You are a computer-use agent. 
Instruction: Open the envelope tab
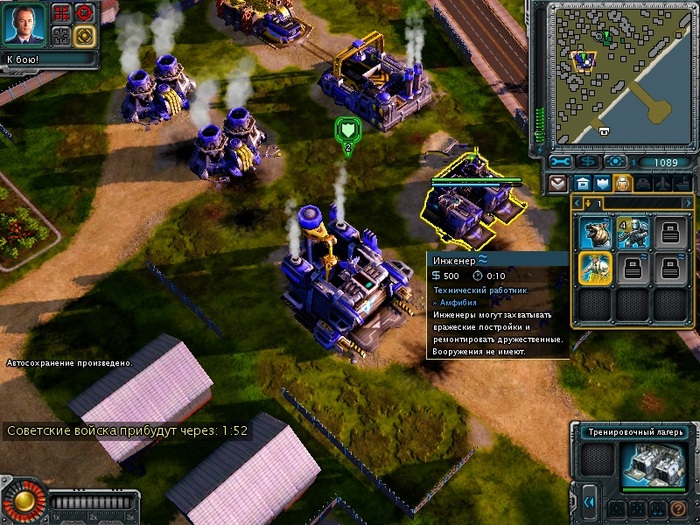point(561,183)
